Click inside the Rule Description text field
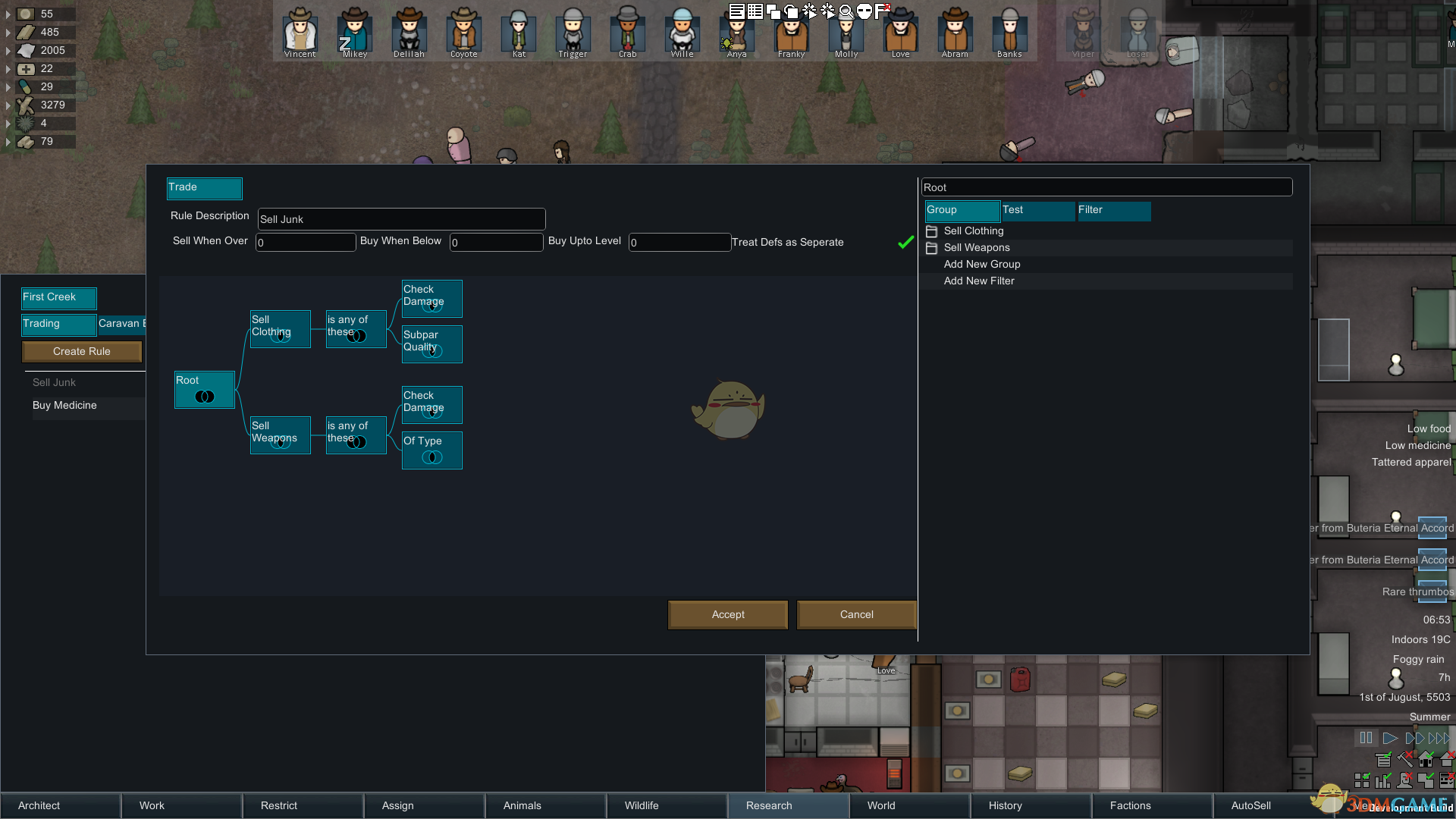Viewport: 1456px width, 819px height. (x=400, y=219)
